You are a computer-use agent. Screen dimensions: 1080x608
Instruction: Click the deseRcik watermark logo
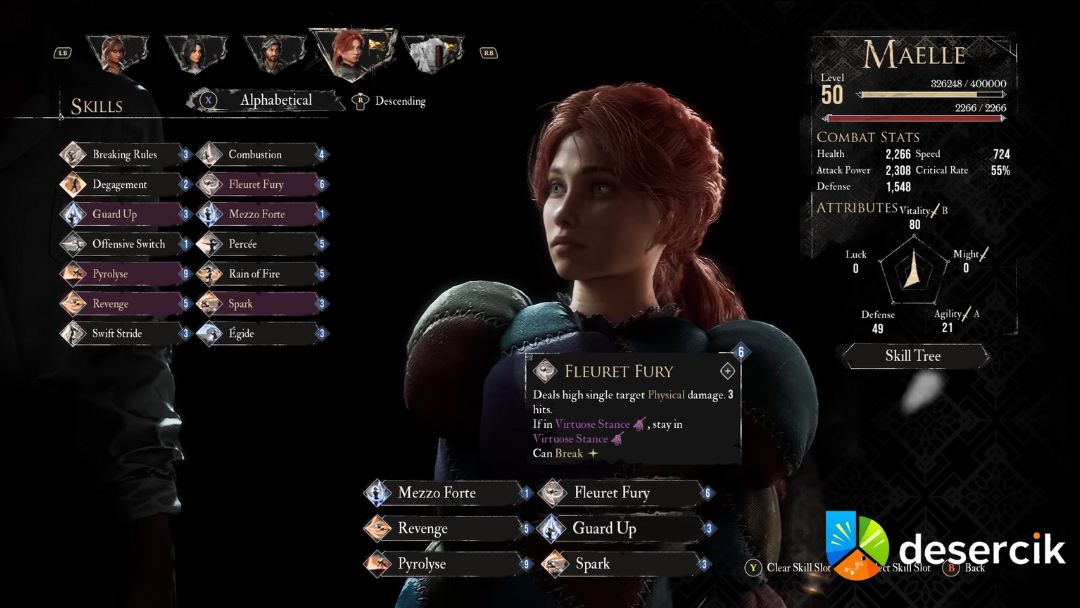point(944,549)
